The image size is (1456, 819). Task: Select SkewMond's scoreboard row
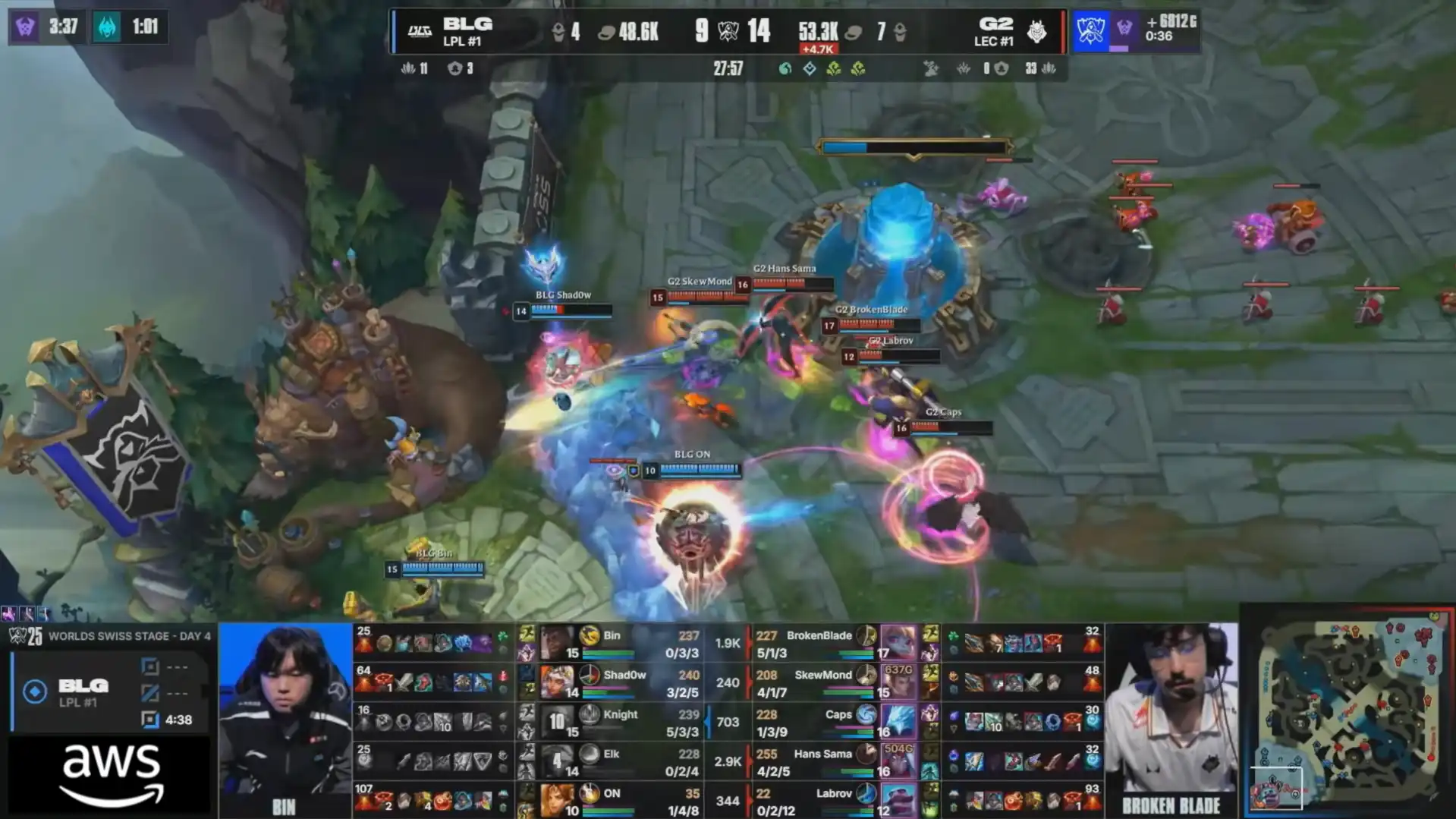(x=835, y=682)
